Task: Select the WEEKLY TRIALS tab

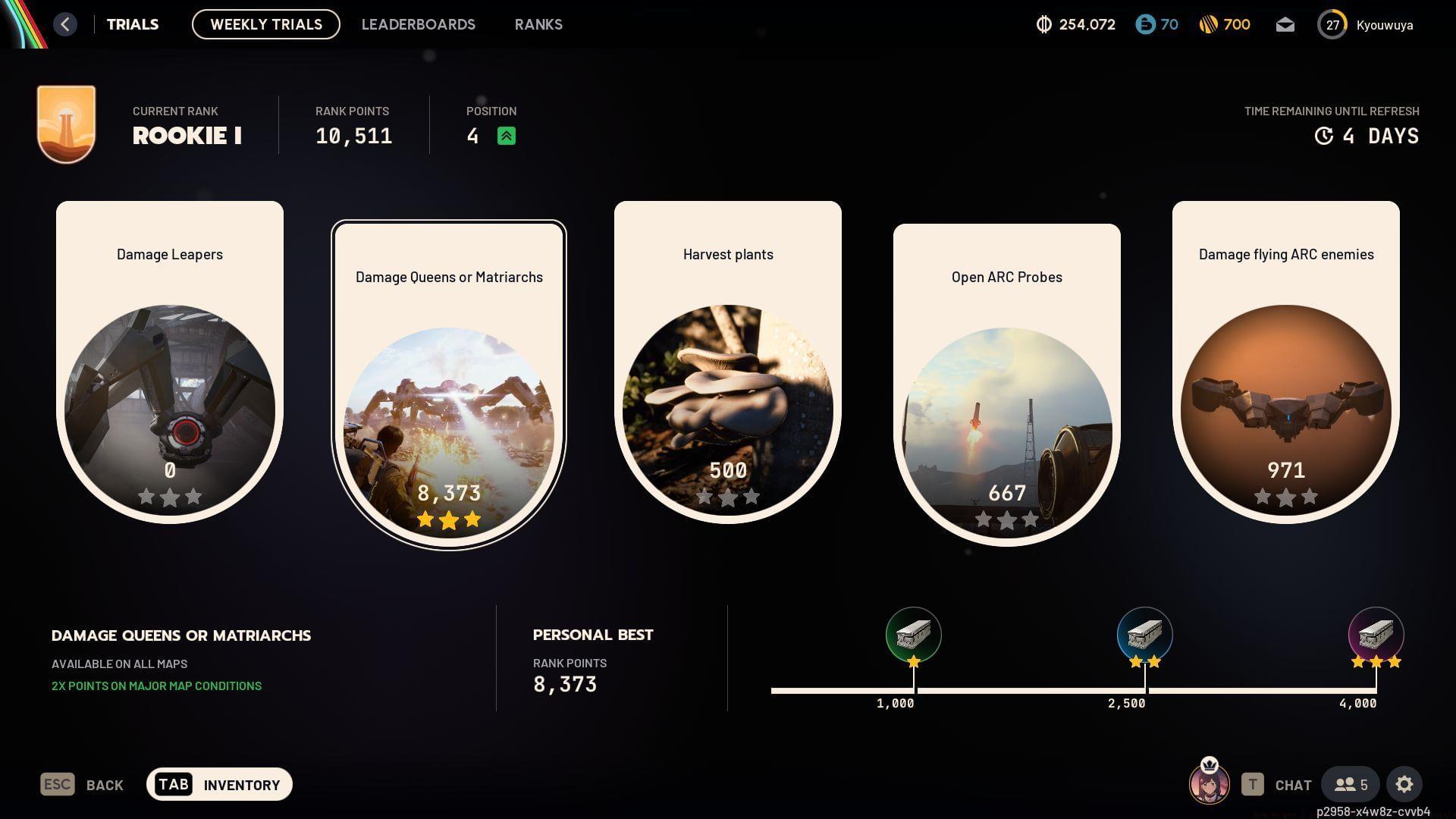Action: pyautogui.click(x=265, y=24)
